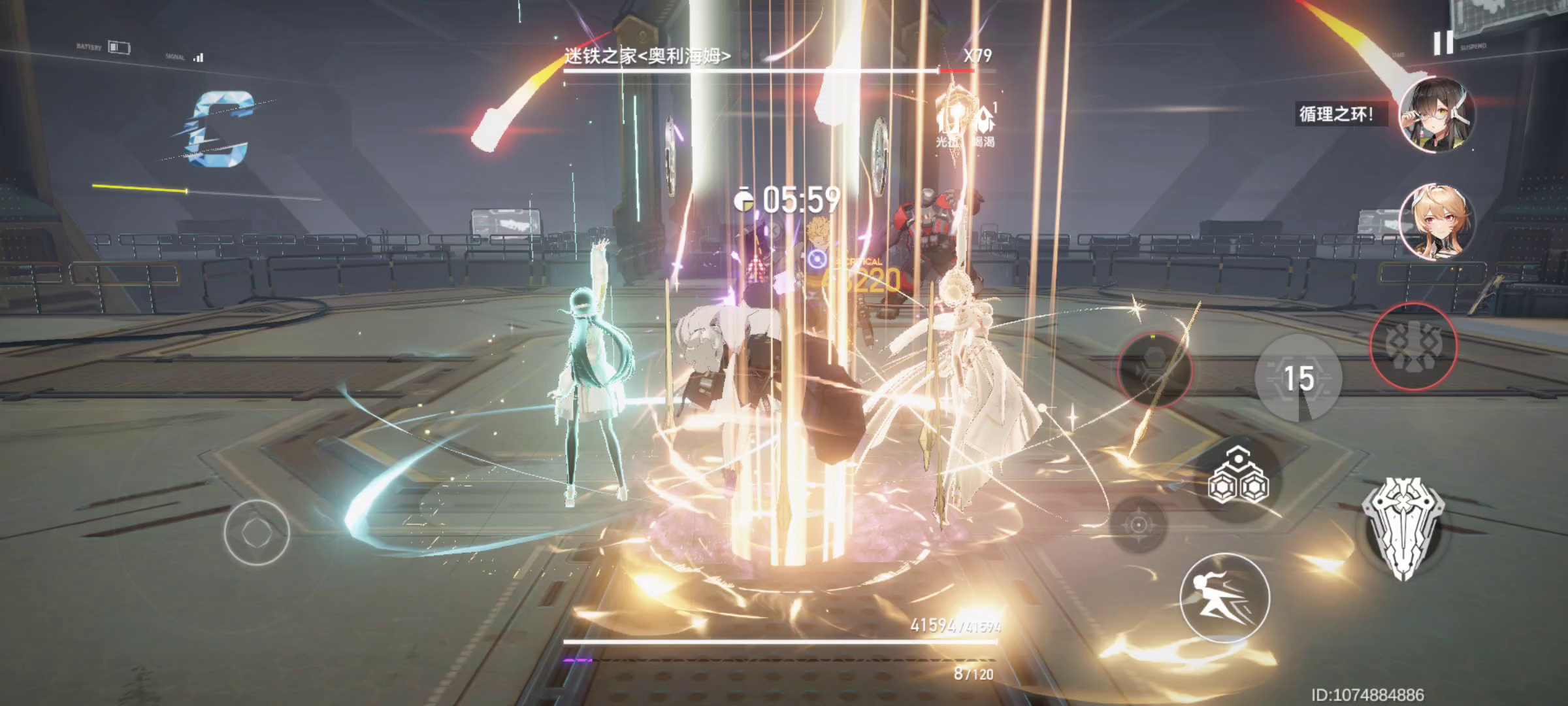1568x706 pixels.
Task: Pause the battle
Action: pyautogui.click(x=1443, y=43)
